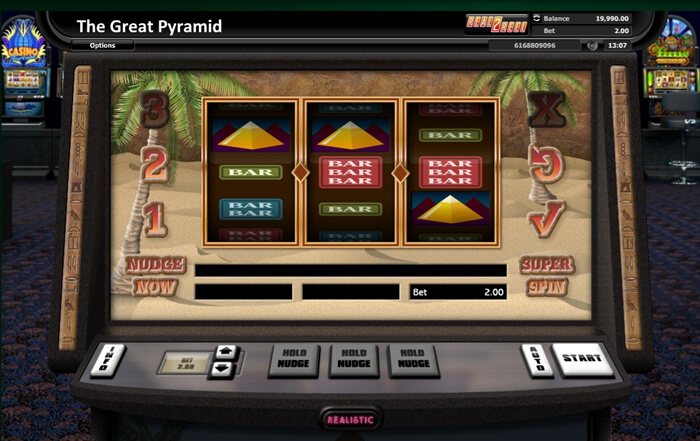Open the Options menu

pos(103,46)
